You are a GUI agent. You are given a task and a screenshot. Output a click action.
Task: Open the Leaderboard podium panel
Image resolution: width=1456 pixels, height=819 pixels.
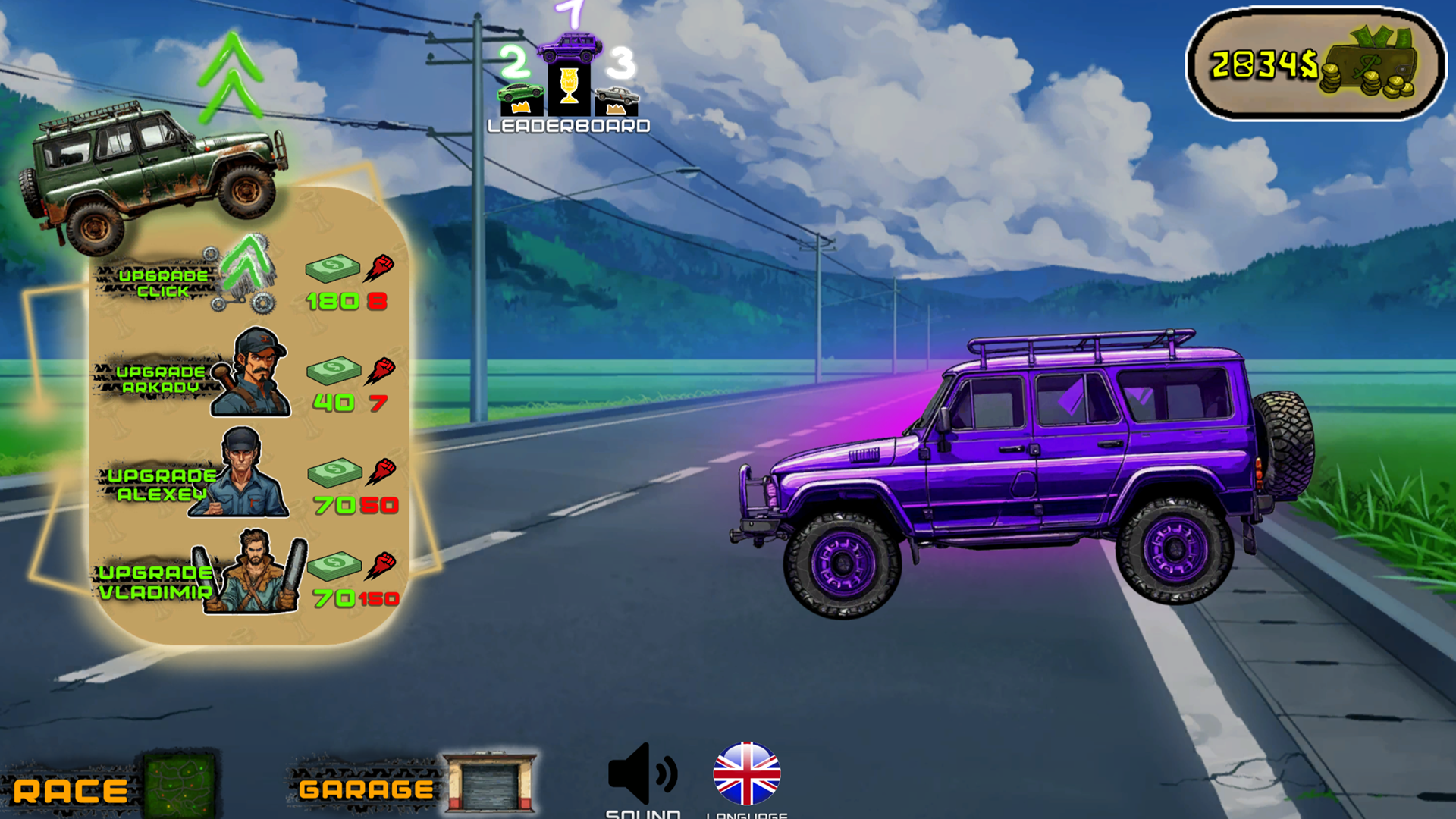point(567,125)
